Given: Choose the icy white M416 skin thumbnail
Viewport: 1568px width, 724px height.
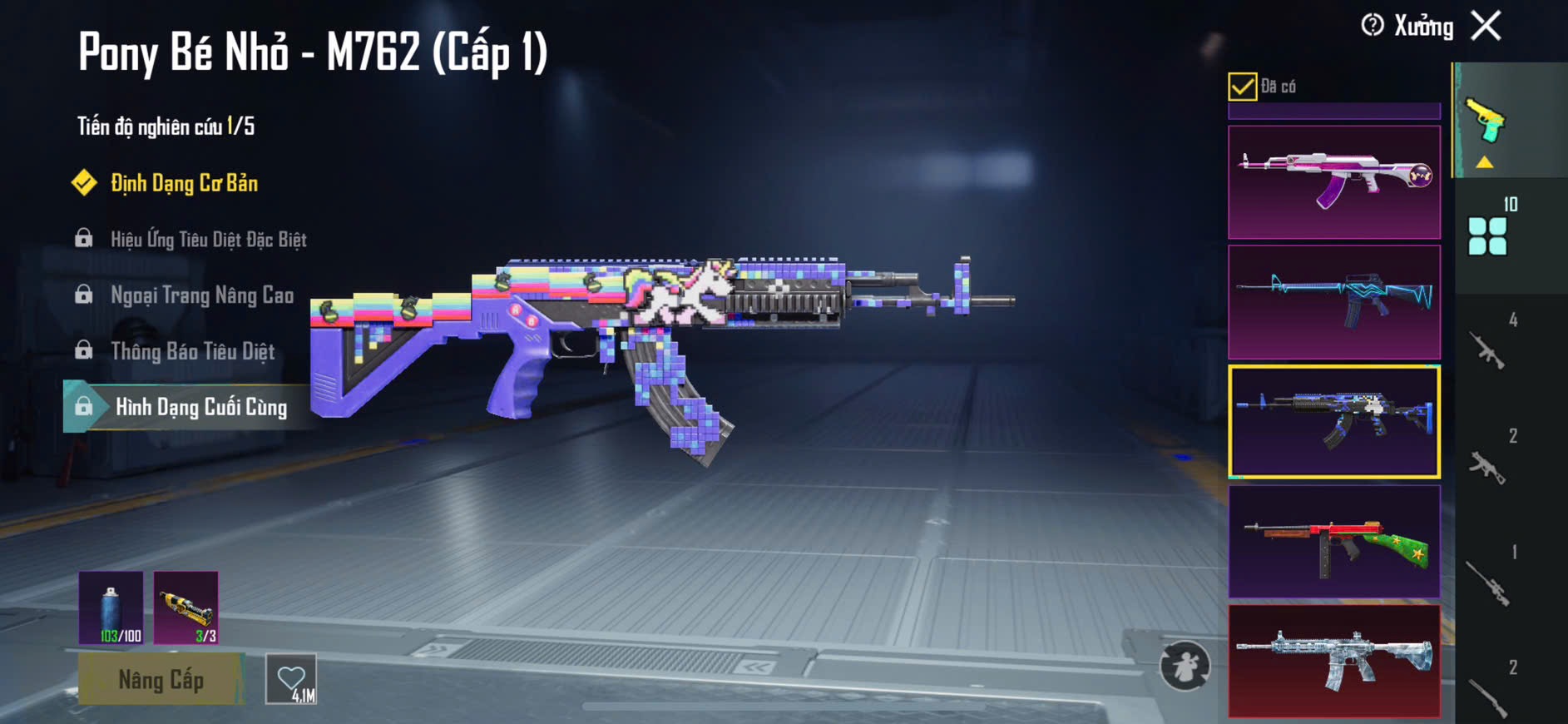Looking at the screenshot, I should pos(1333,661).
